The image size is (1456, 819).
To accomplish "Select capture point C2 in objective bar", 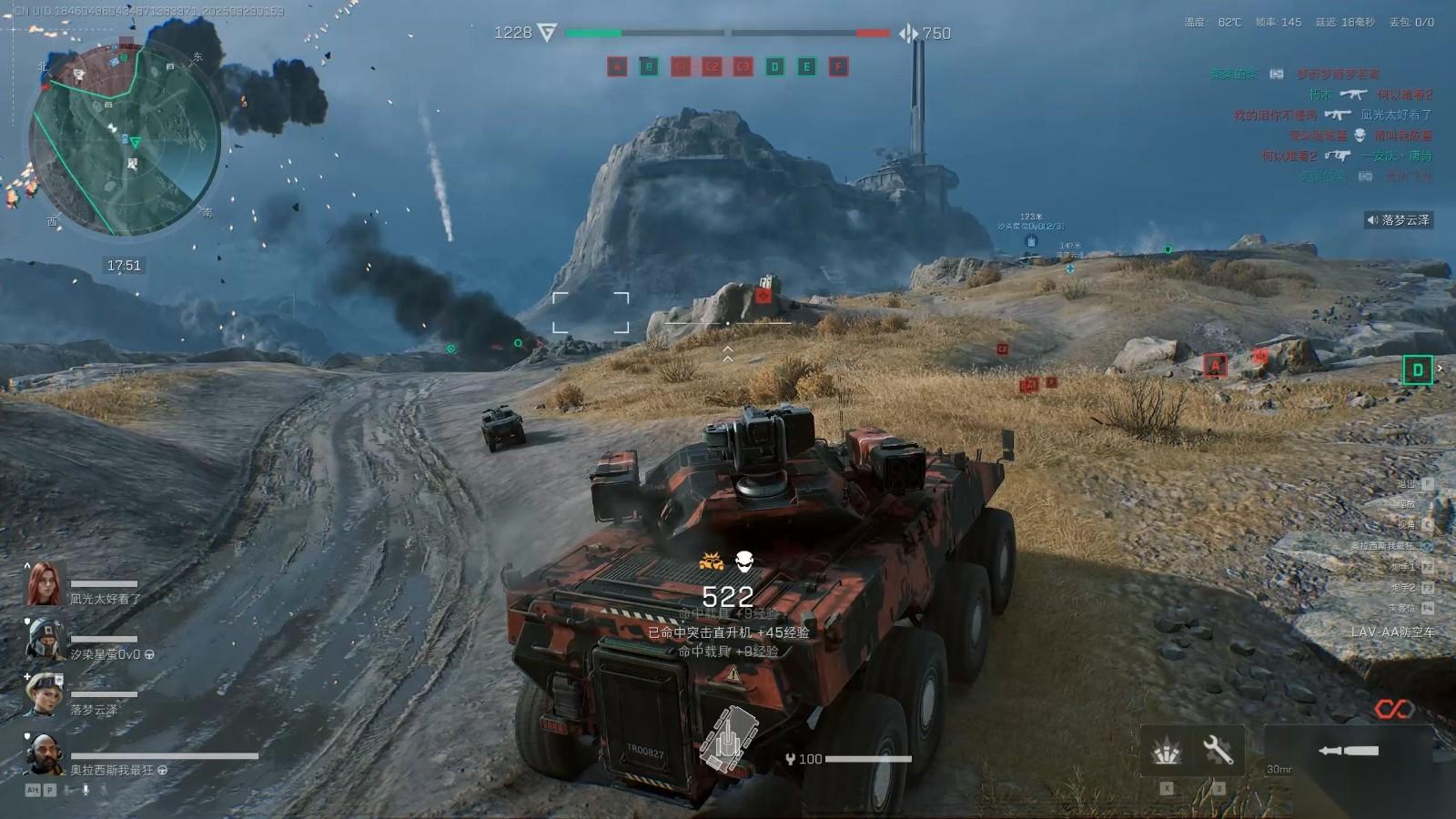I will (x=712, y=66).
